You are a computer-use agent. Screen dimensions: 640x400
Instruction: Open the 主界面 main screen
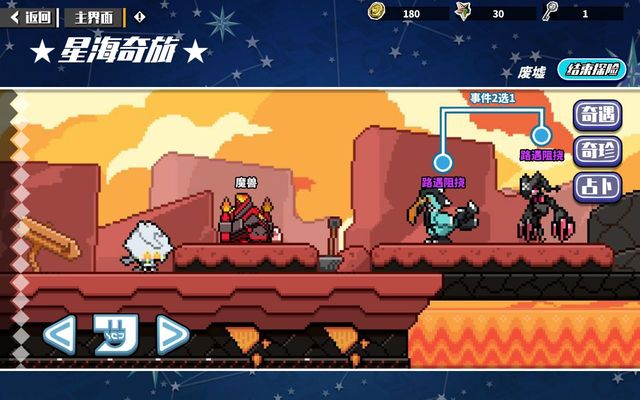point(94,16)
